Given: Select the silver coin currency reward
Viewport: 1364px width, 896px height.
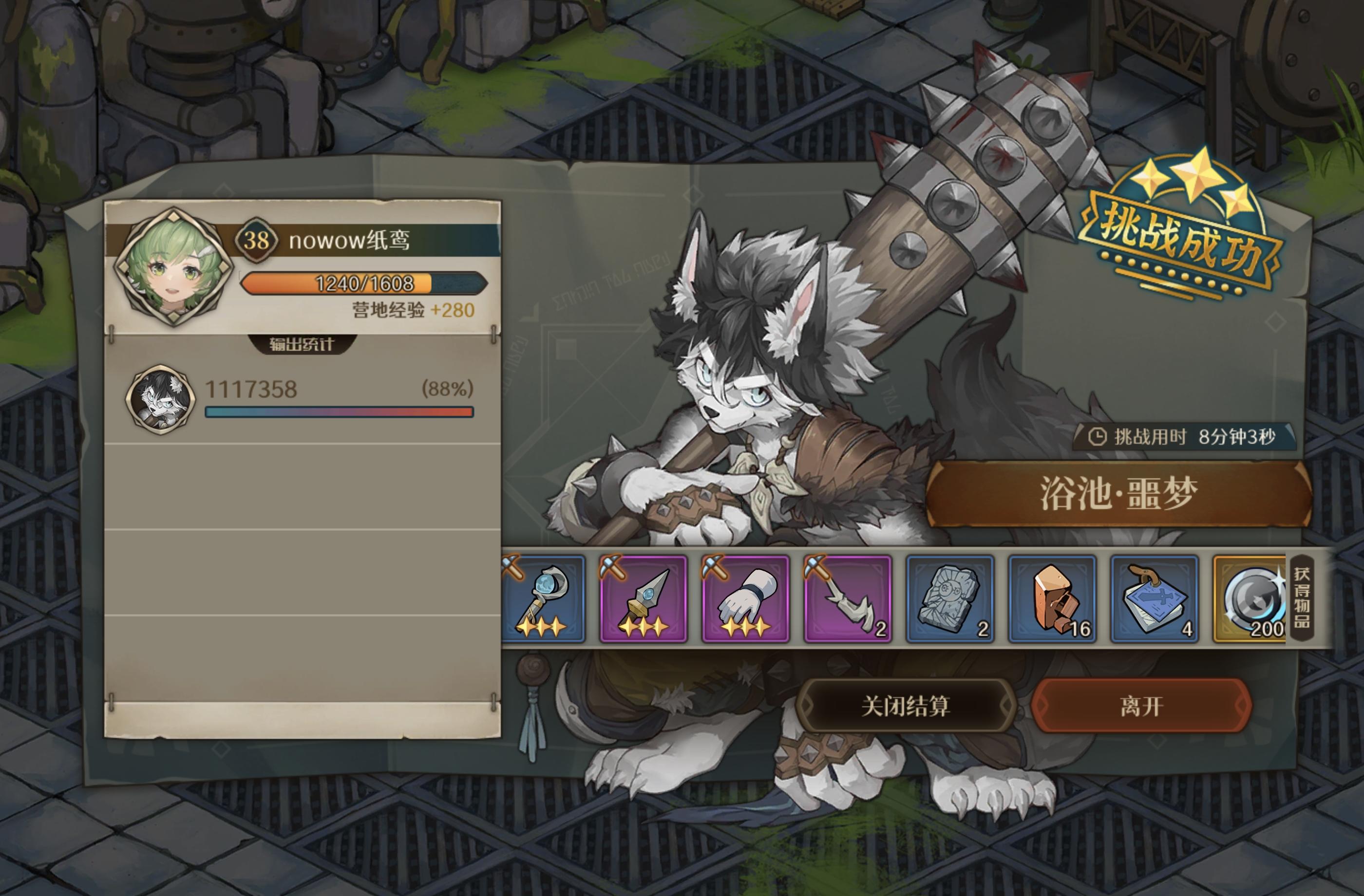Looking at the screenshot, I should click(x=1250, y=598).
